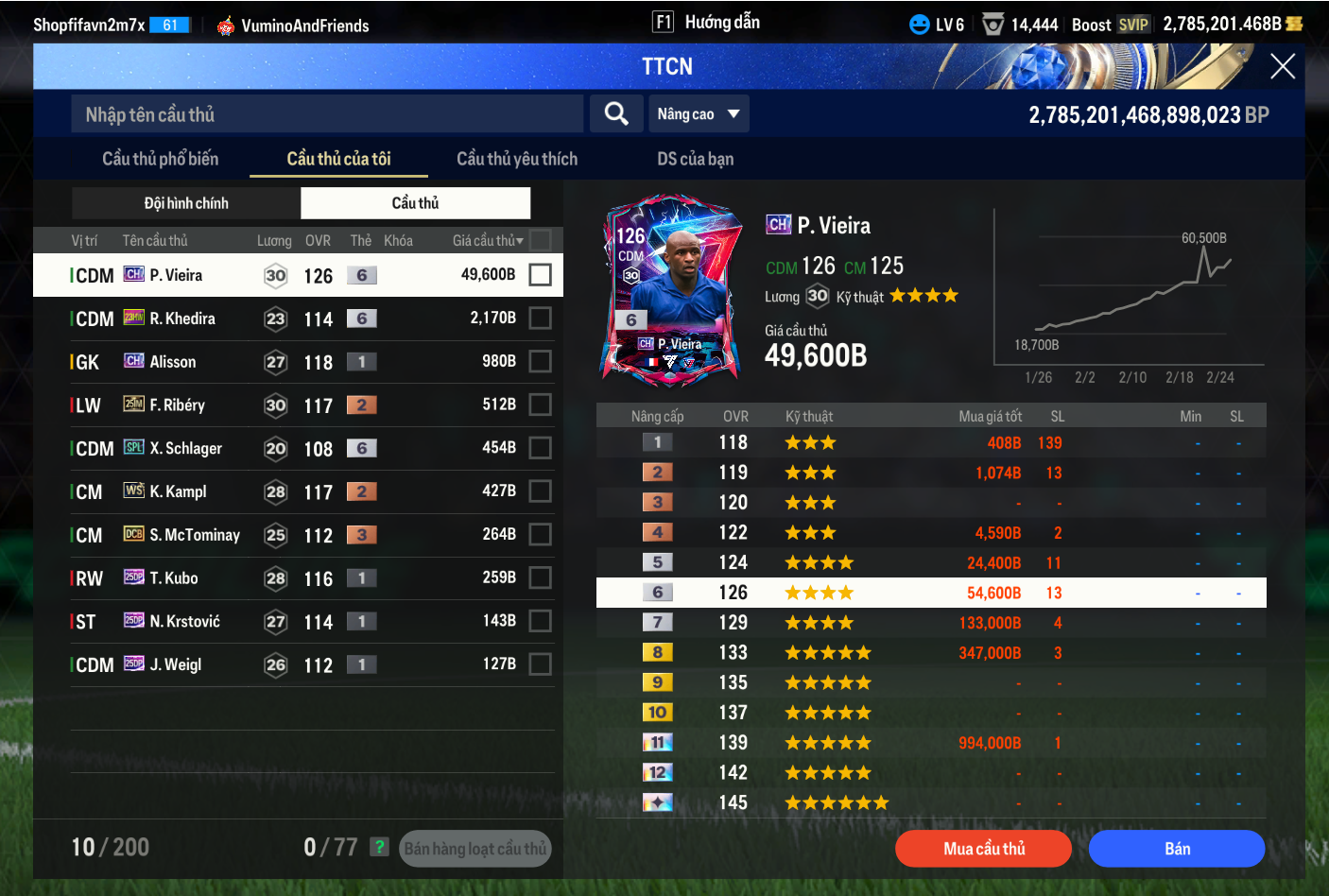Select upgrade level 8 row with OVR 133
Screen dimensions: 1329x896
tap(931, 653)
